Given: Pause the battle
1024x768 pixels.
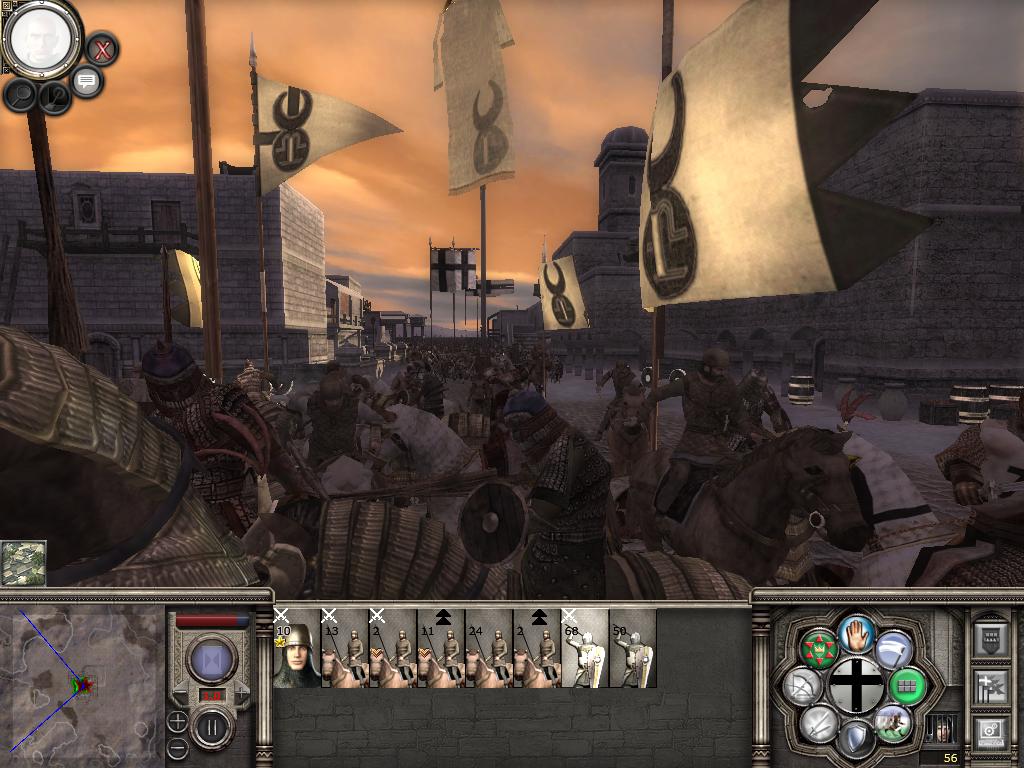Looking at the screenshot, I should [x=212, y=727].
